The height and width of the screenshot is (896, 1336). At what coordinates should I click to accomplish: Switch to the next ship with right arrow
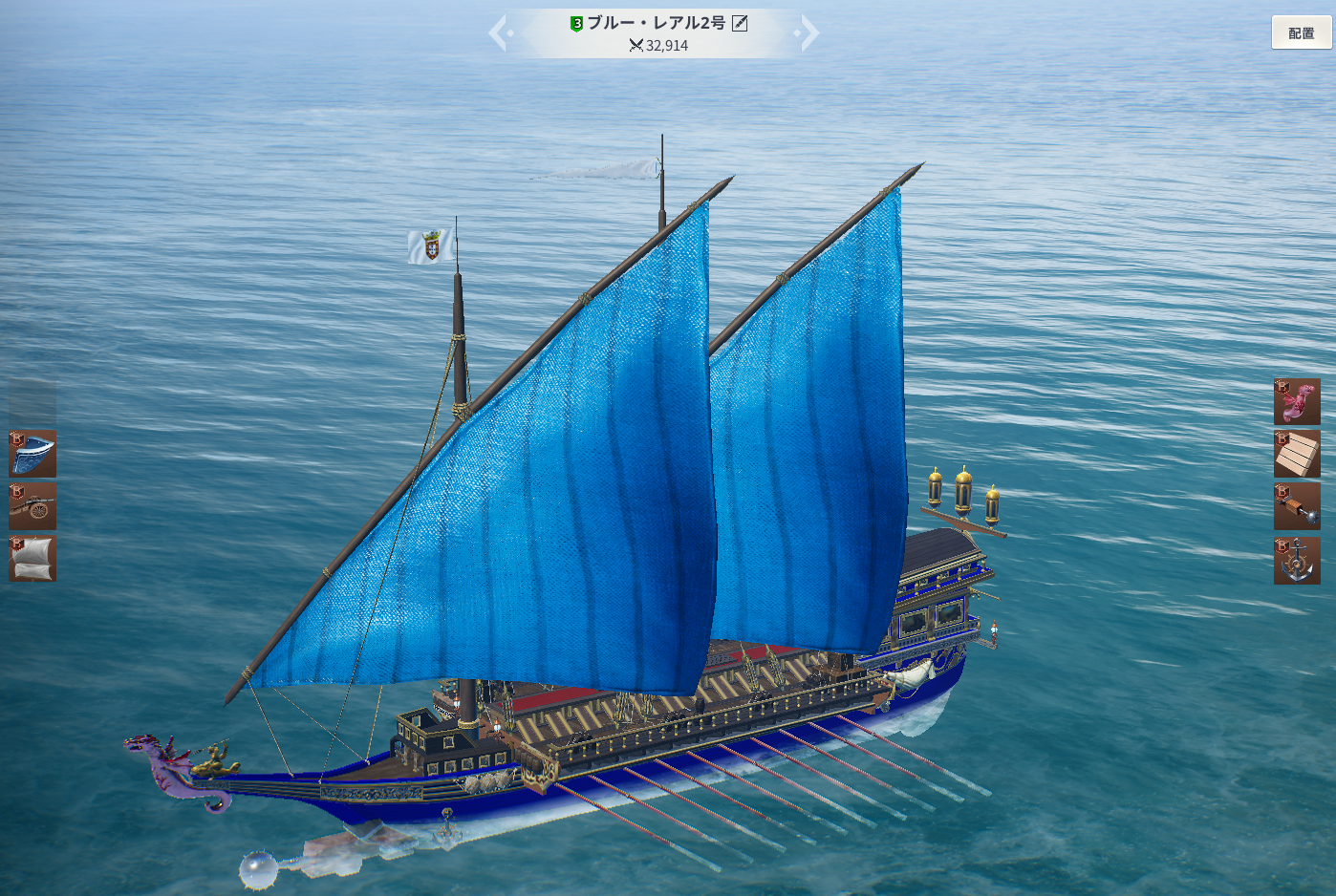point(808,33)
